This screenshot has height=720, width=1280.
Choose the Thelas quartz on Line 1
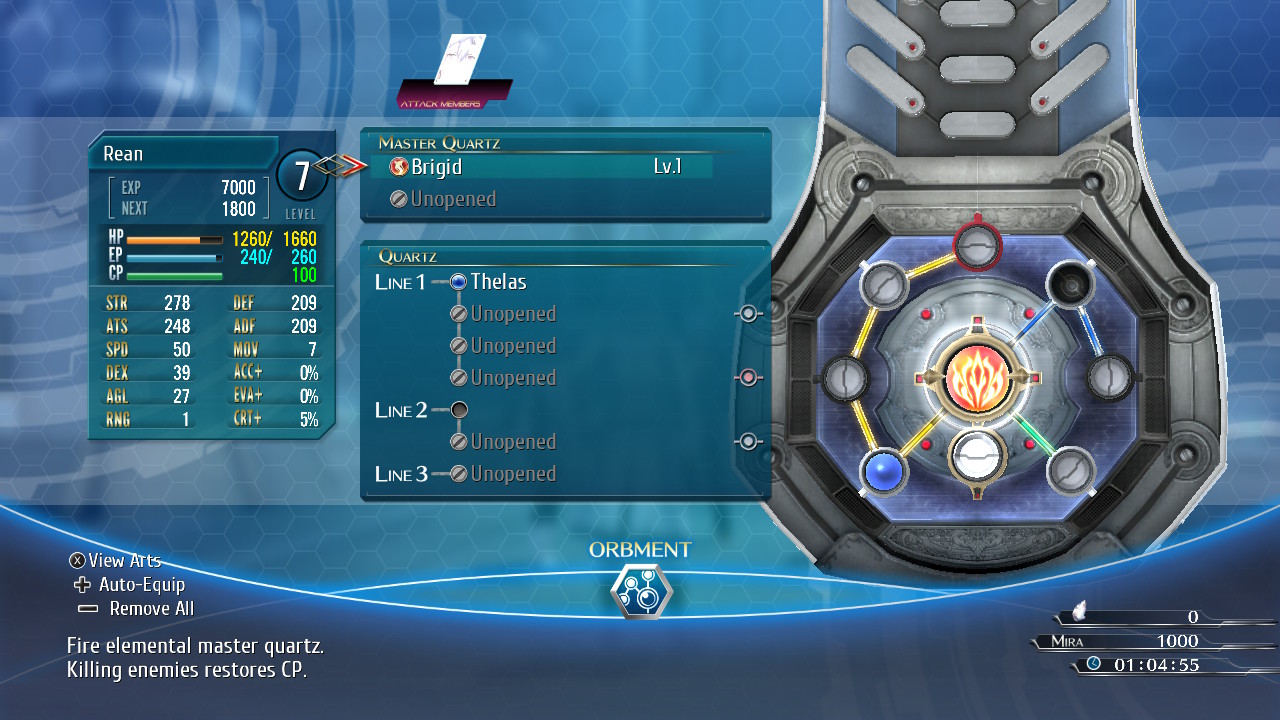(498, 282)
